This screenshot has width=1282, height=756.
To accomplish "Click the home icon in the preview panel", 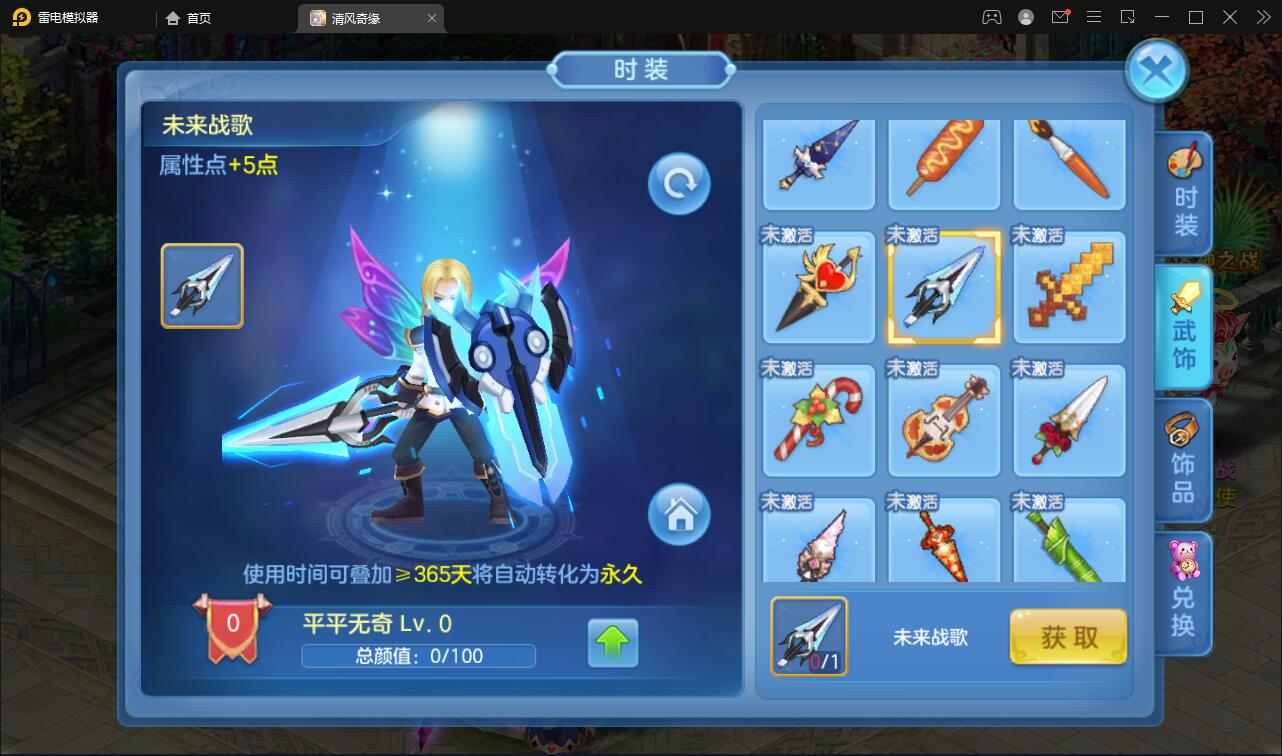I will (681, 515).
